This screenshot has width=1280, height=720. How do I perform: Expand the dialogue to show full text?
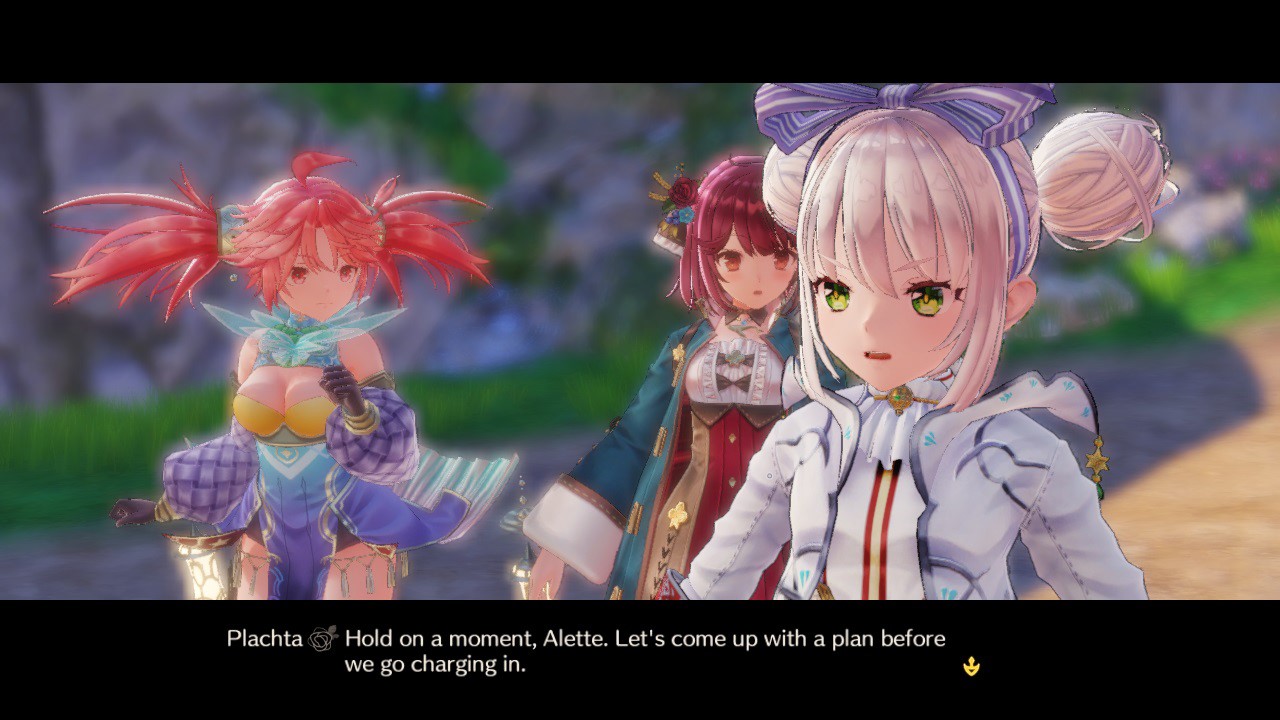click(600, 650)
